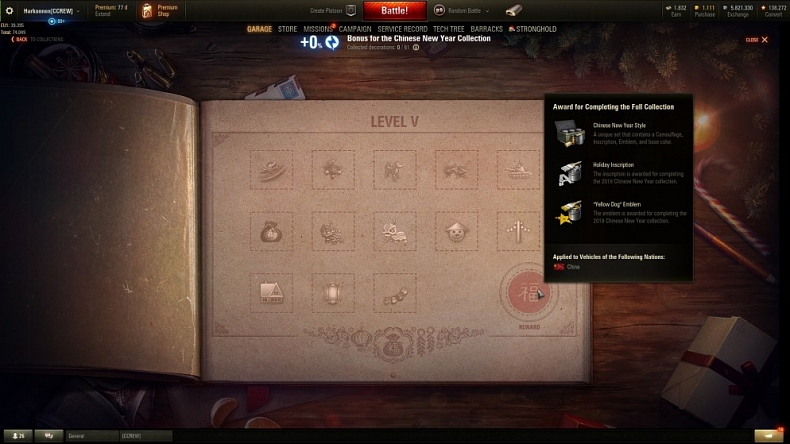Show the Tech Tree tab
The width and height of the screenshot is (790, 444).
pos(448,29)
